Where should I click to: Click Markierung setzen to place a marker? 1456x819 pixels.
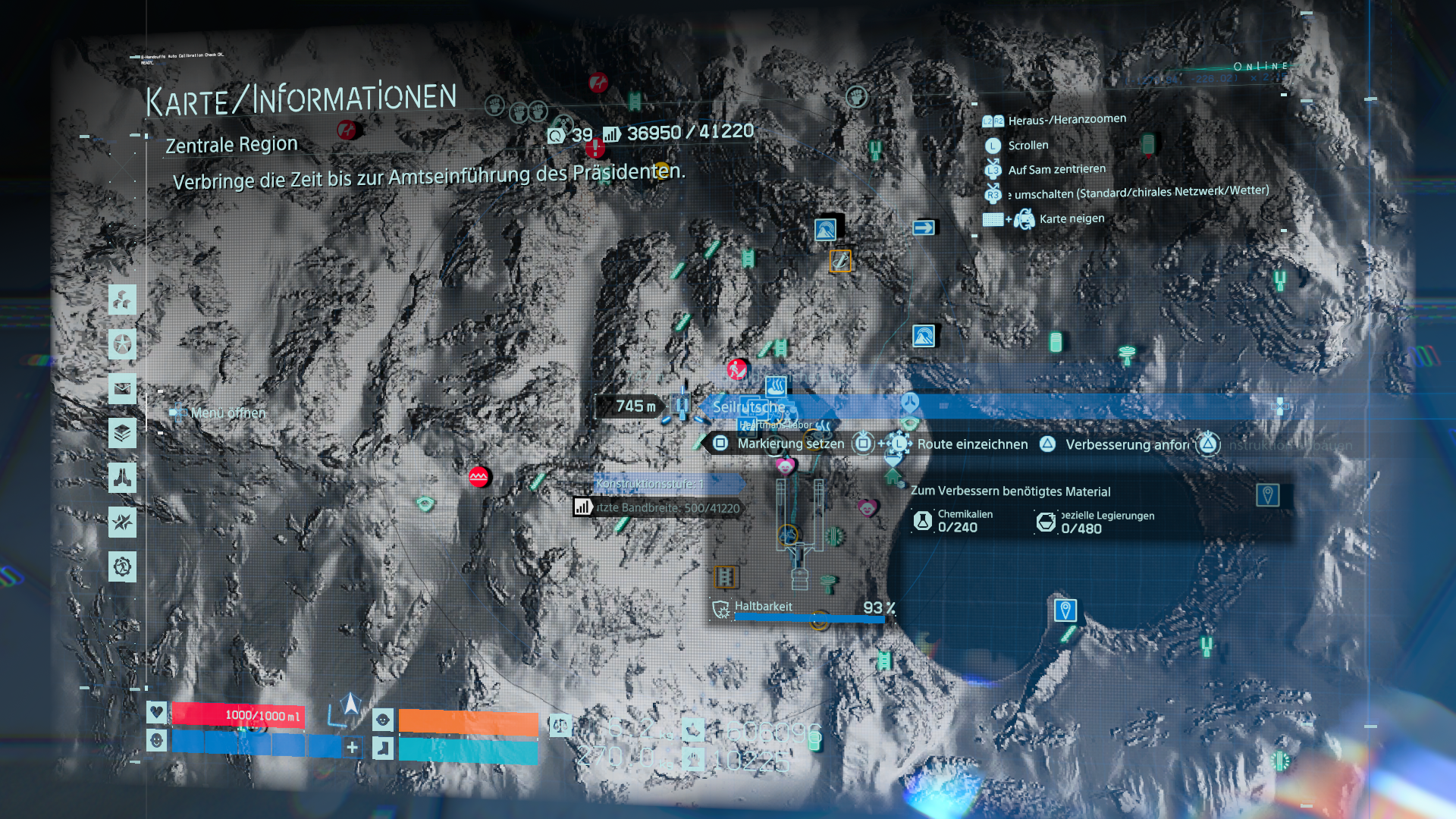(790, 444)
